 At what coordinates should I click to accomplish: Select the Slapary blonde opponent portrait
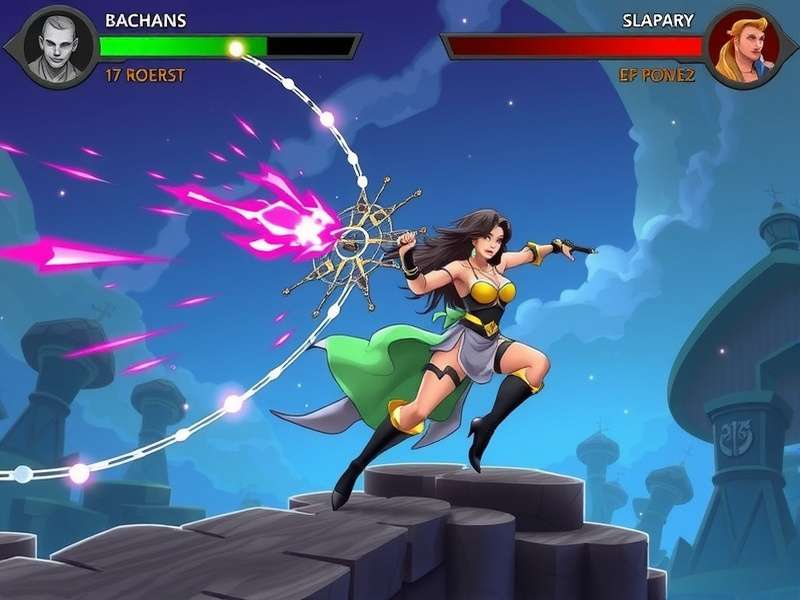tap(744, 47)
